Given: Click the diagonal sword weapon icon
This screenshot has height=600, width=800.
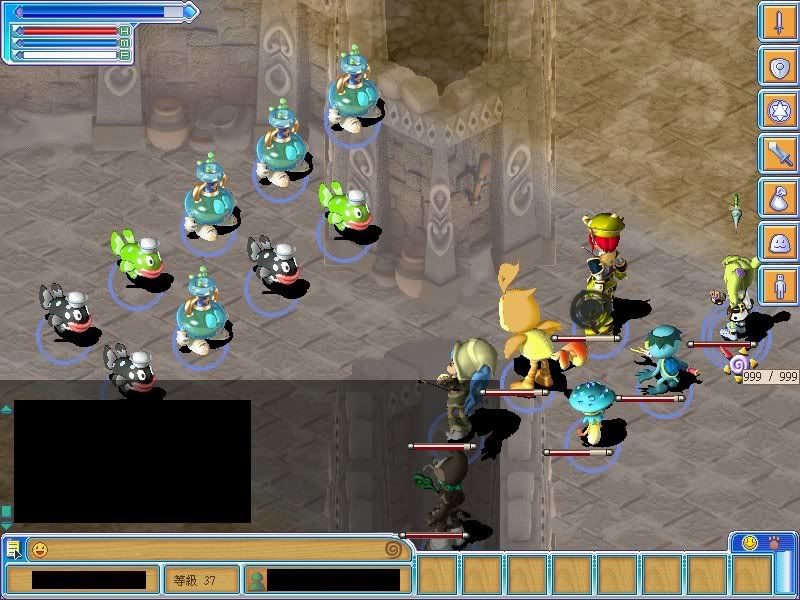Looking at the screenshot, I should pyautogui.click(x=777, y=155).
